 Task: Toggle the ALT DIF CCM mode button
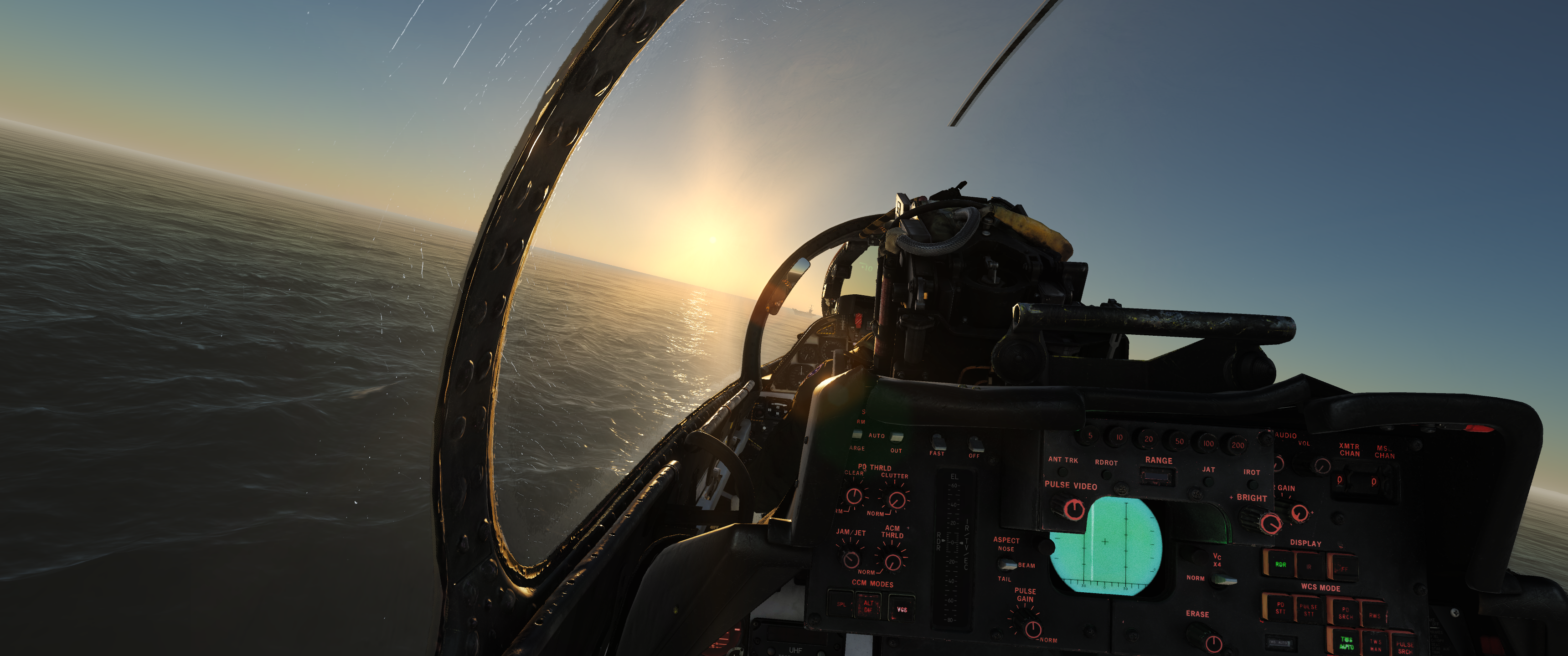pos(869,606)
